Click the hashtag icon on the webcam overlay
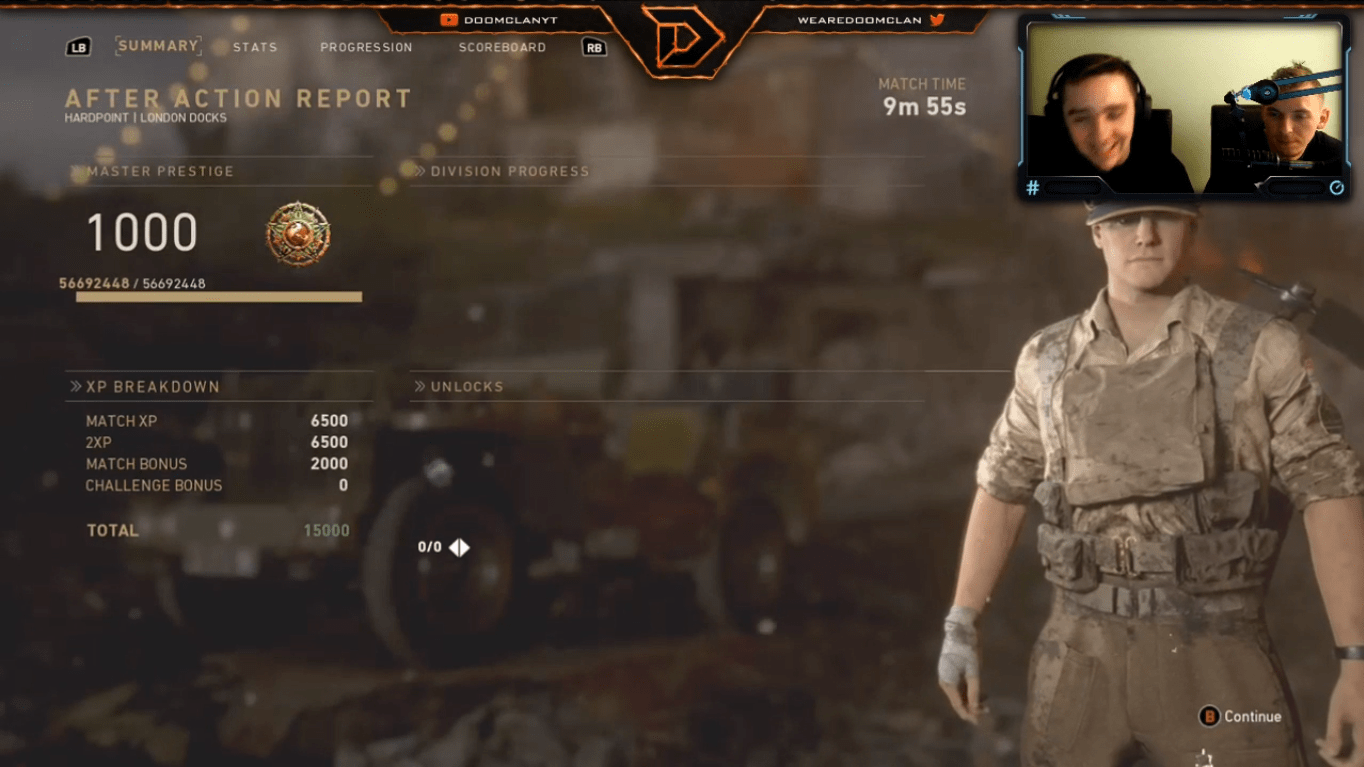 tap(1033, 187)
